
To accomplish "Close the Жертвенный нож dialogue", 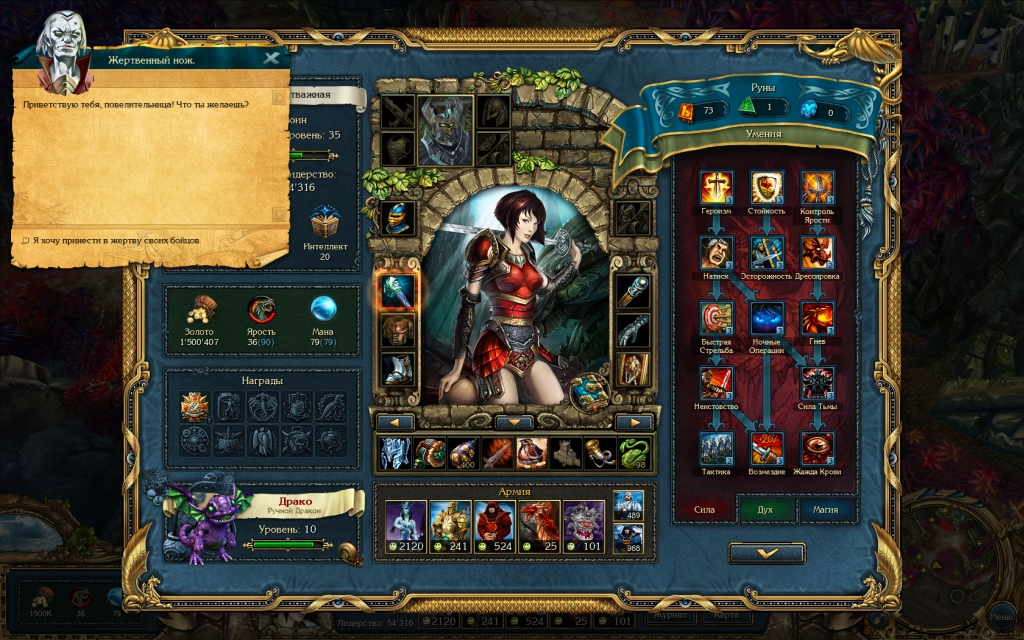I will tap(271, 58).
